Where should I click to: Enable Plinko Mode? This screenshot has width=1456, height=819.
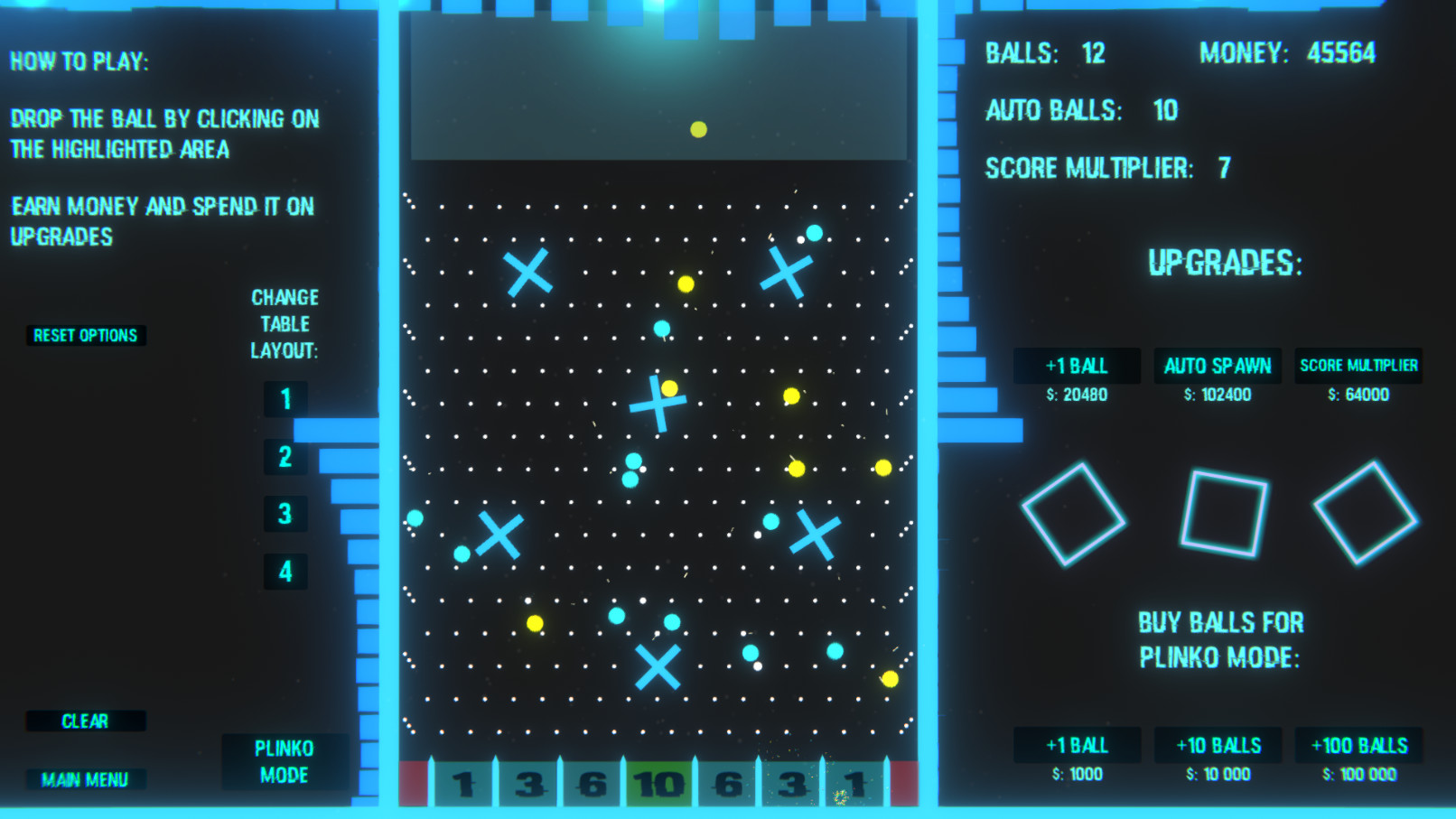(x=285, y=760)
